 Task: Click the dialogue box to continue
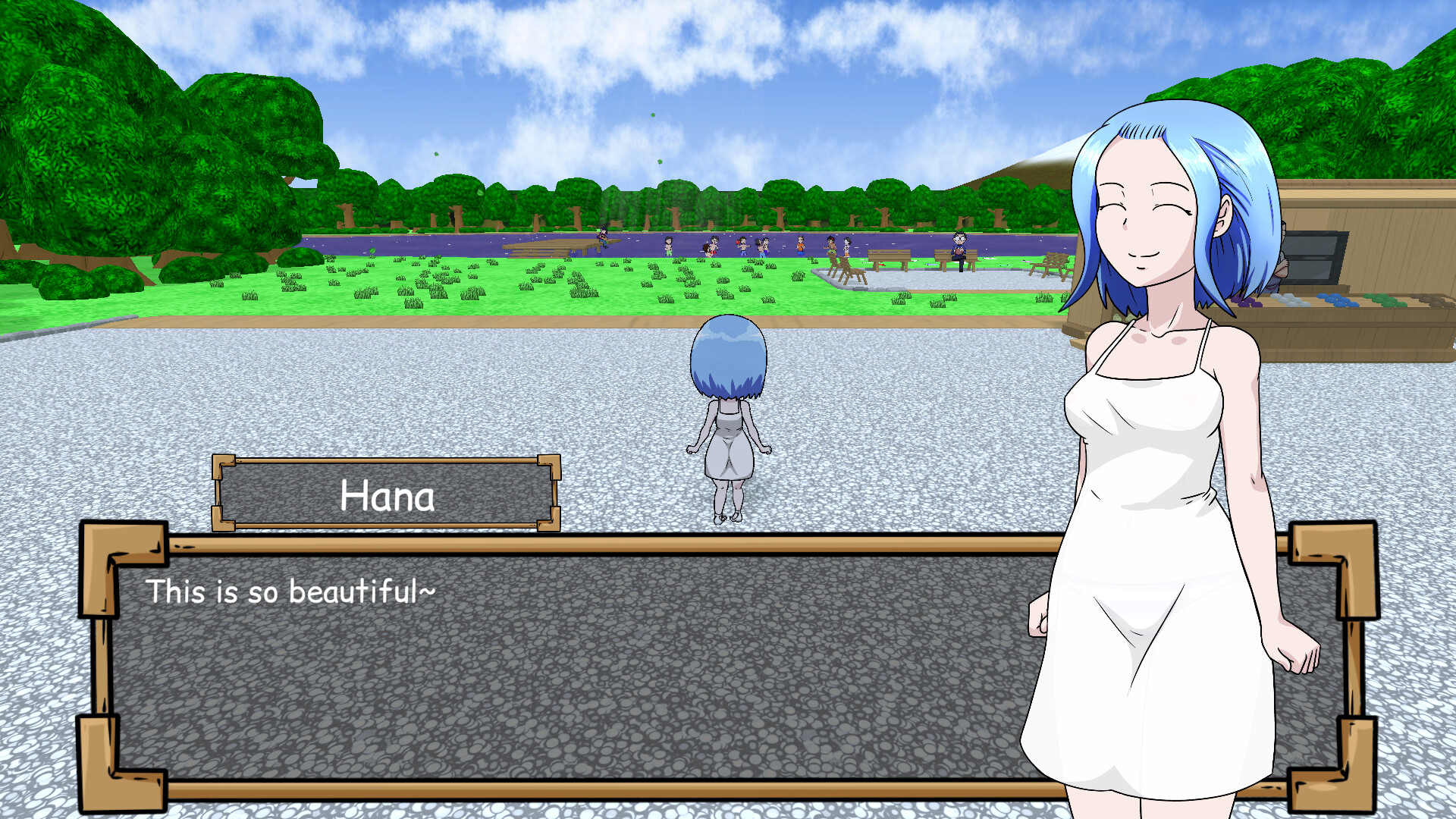point(576,667)
